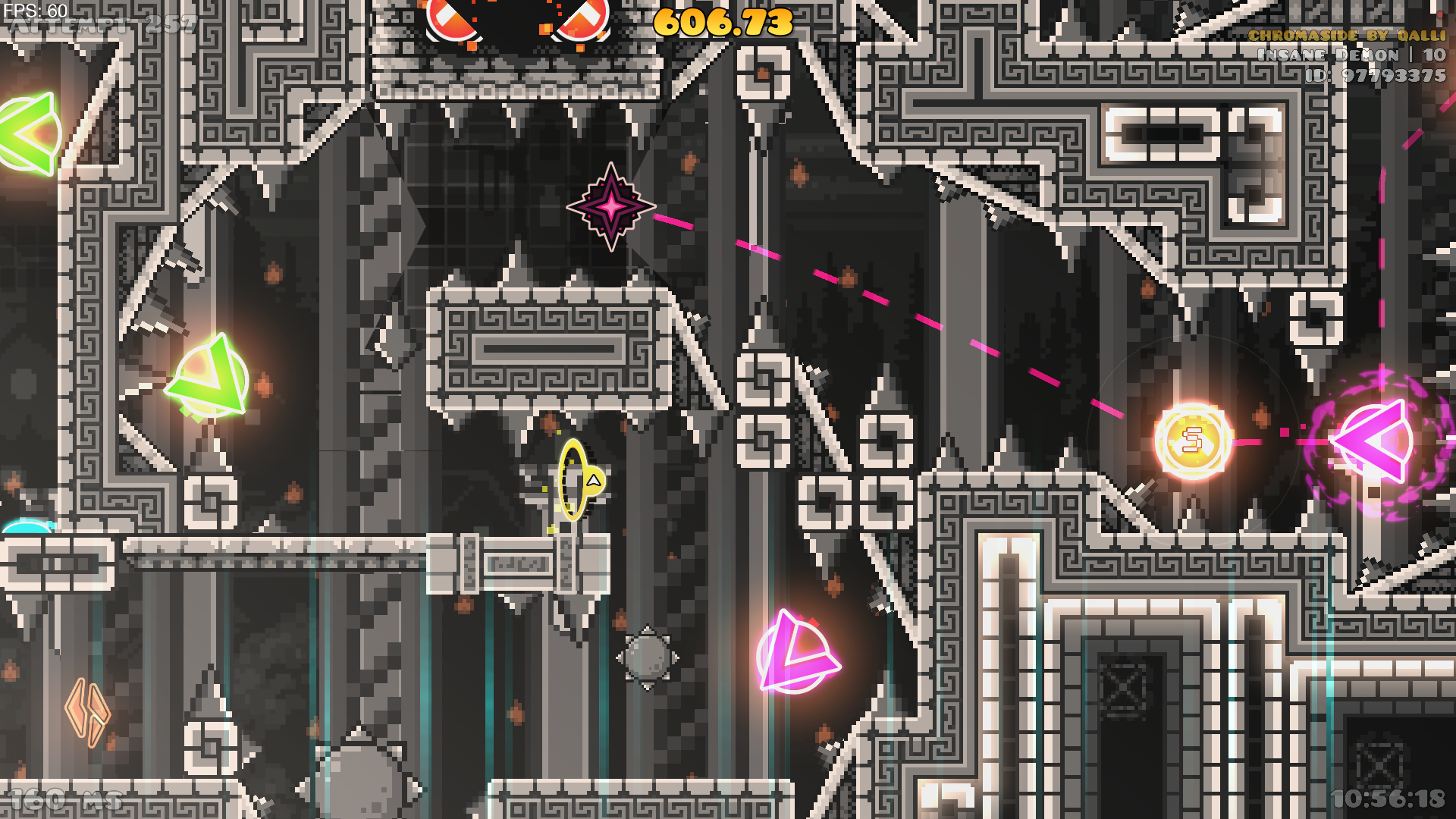Click the gray sawblade below the pink orb

[x=646, y=659]
